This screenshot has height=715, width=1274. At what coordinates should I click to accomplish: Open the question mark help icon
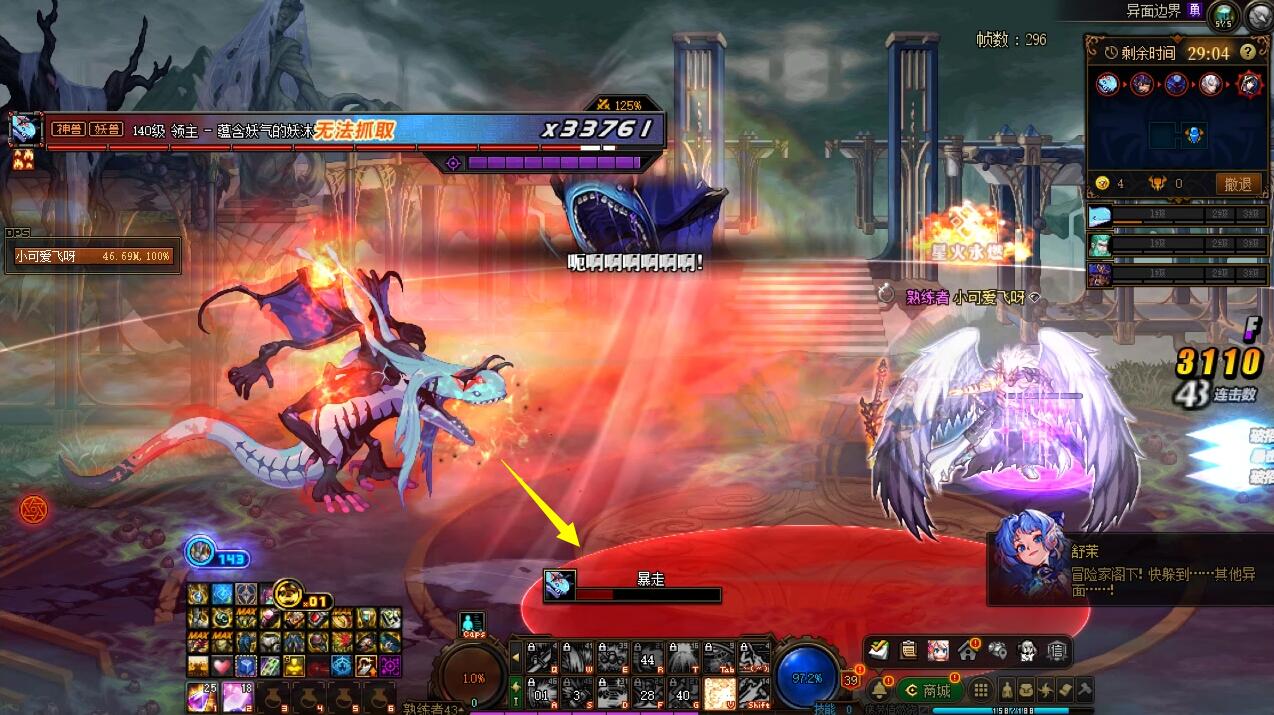pyautogui.click(x=1247, y=52)
